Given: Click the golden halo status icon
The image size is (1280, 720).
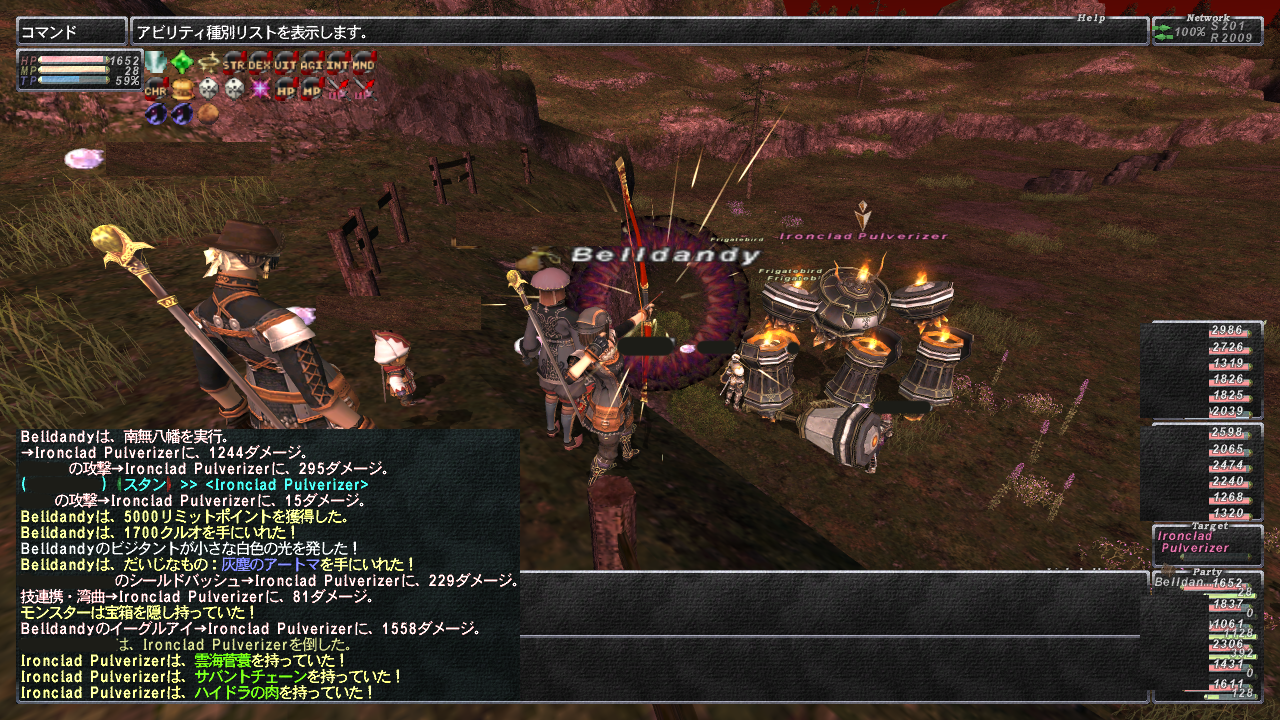Looking at the screenshot, I should (x=208, y=64).
